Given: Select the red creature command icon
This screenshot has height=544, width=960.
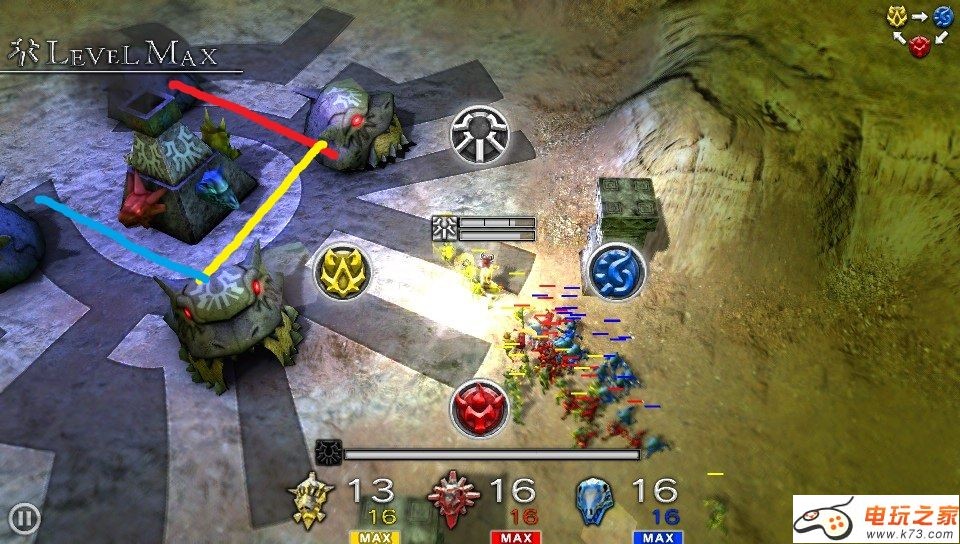Looking at the screenshot, I should pos(479,408).
